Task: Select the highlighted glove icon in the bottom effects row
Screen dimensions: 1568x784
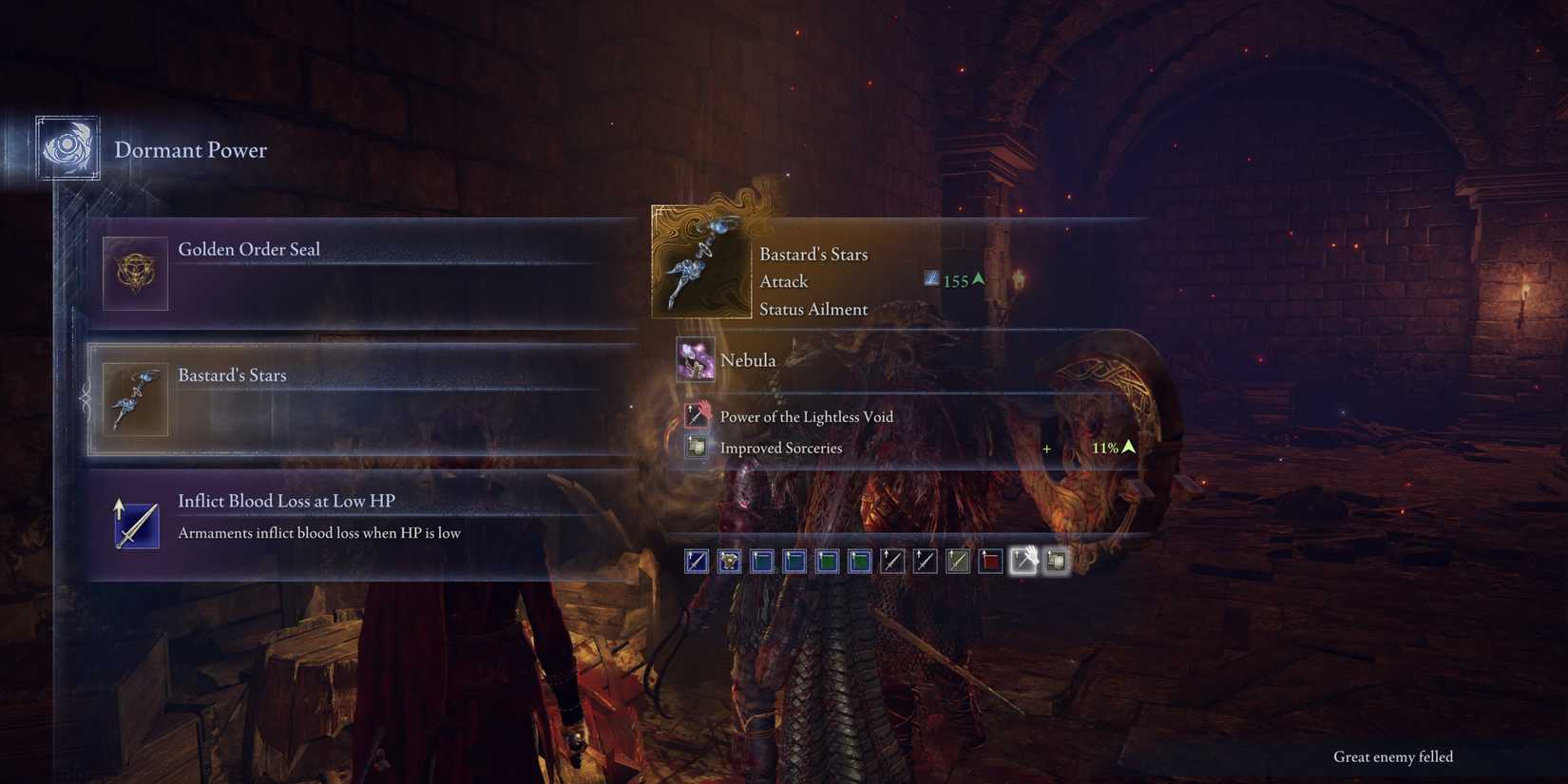Action: click(x=1023, y=561)
